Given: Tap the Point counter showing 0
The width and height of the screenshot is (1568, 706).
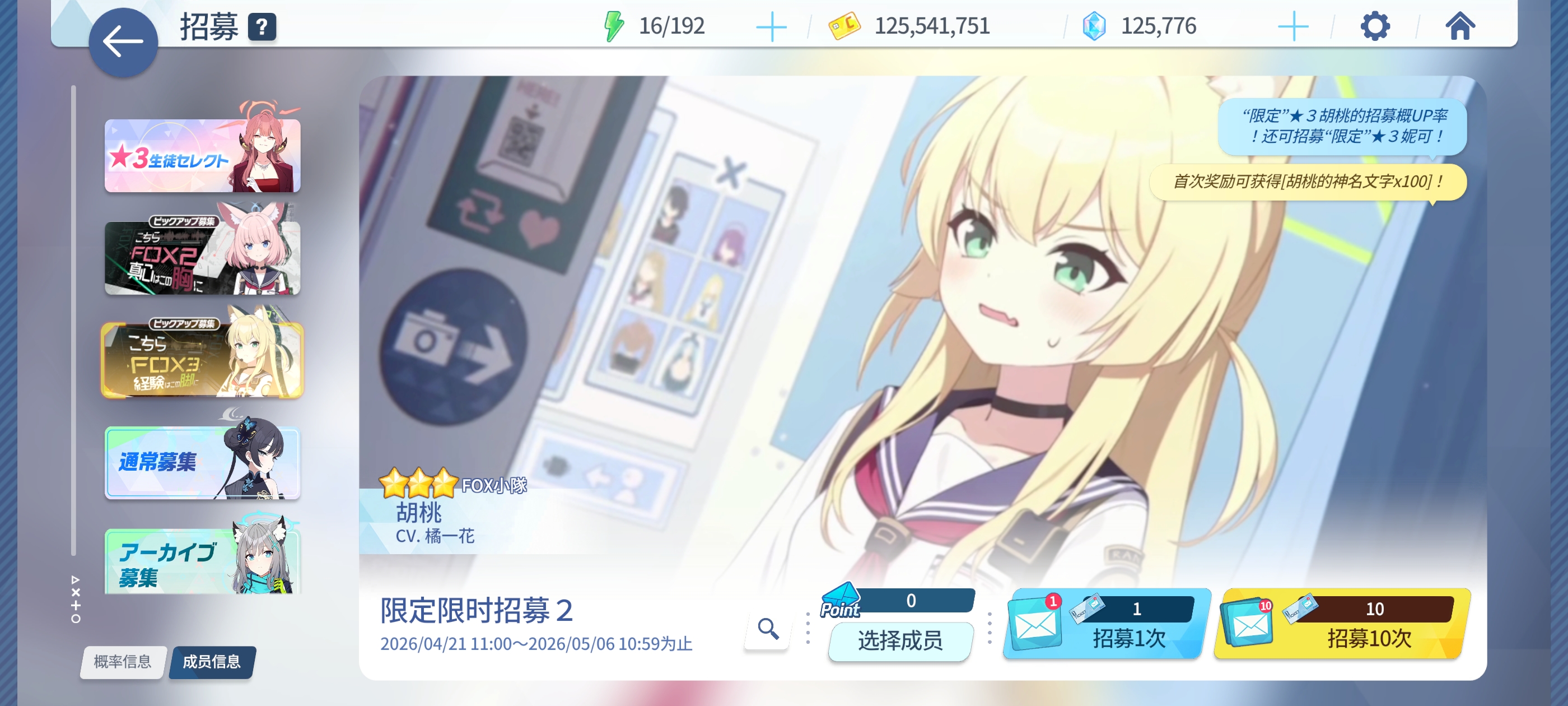Looking at the screenshot, I should tap(911, 601).
